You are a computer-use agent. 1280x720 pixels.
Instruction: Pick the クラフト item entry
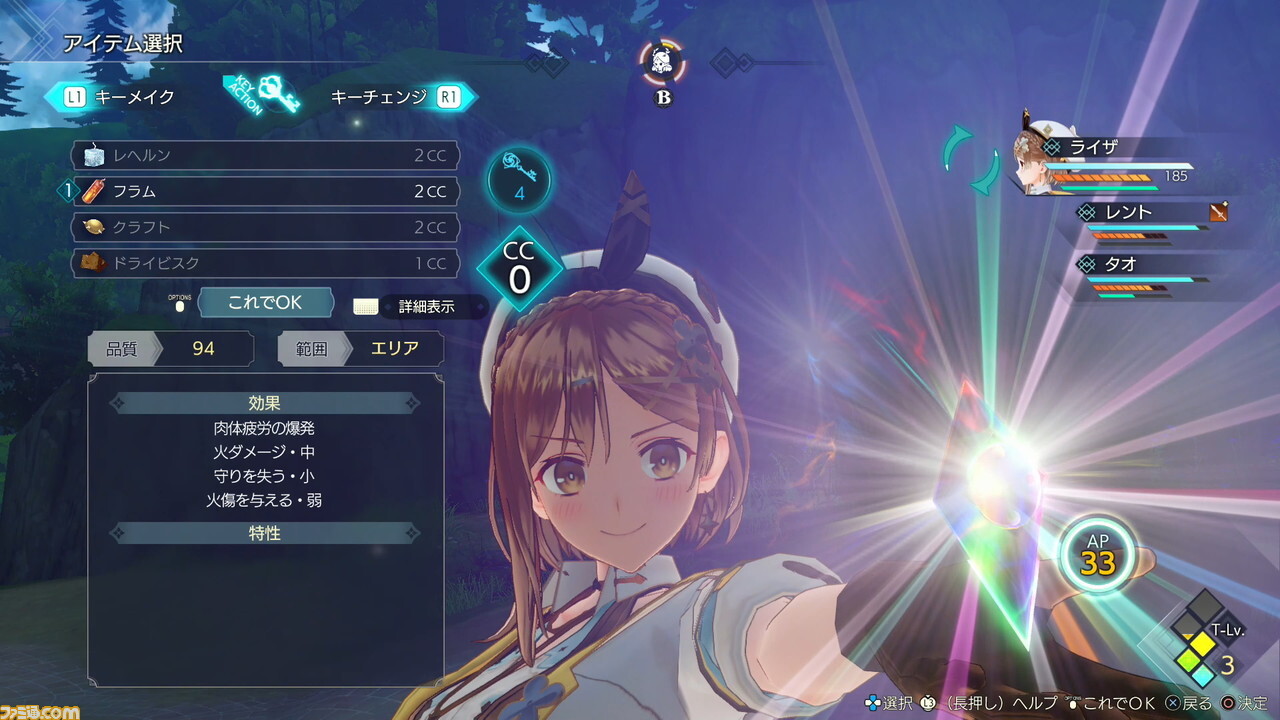click(x=265, y=227)
